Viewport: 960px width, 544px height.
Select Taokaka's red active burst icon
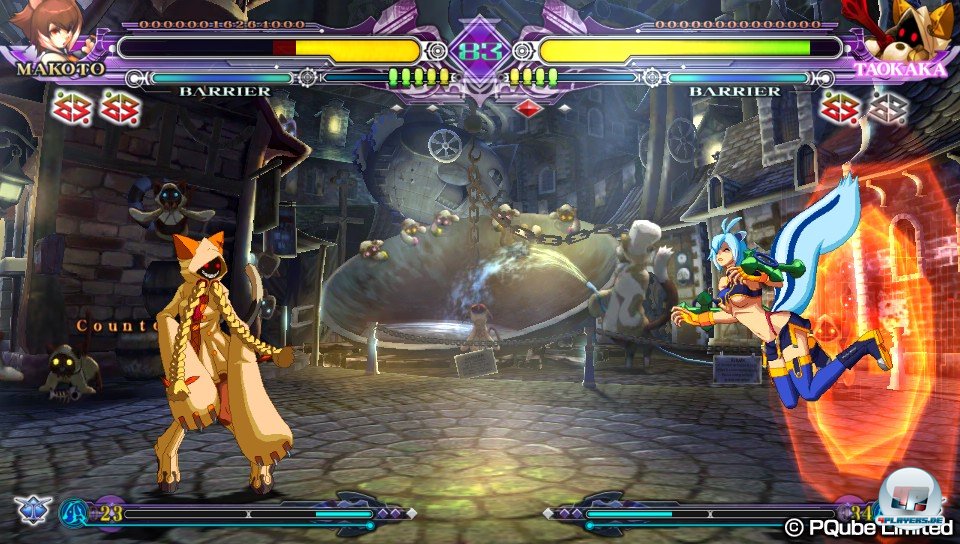838,107
